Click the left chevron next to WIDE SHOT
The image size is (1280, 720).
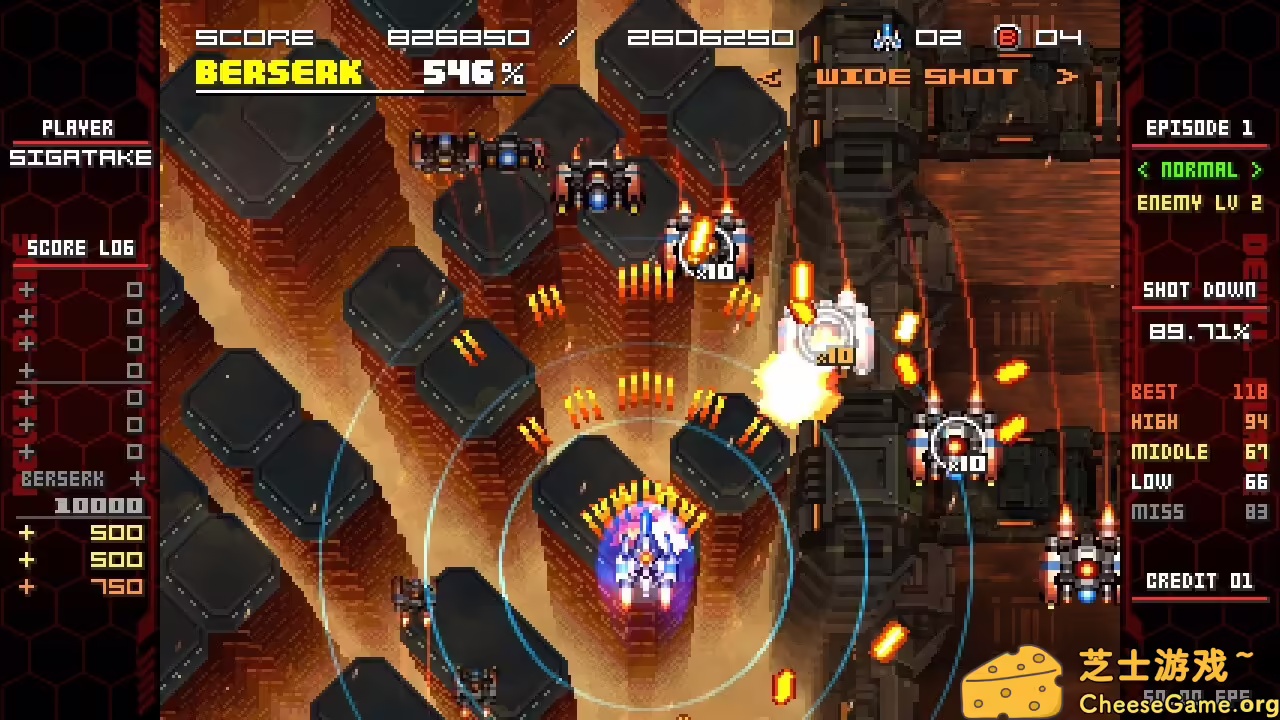773,78
